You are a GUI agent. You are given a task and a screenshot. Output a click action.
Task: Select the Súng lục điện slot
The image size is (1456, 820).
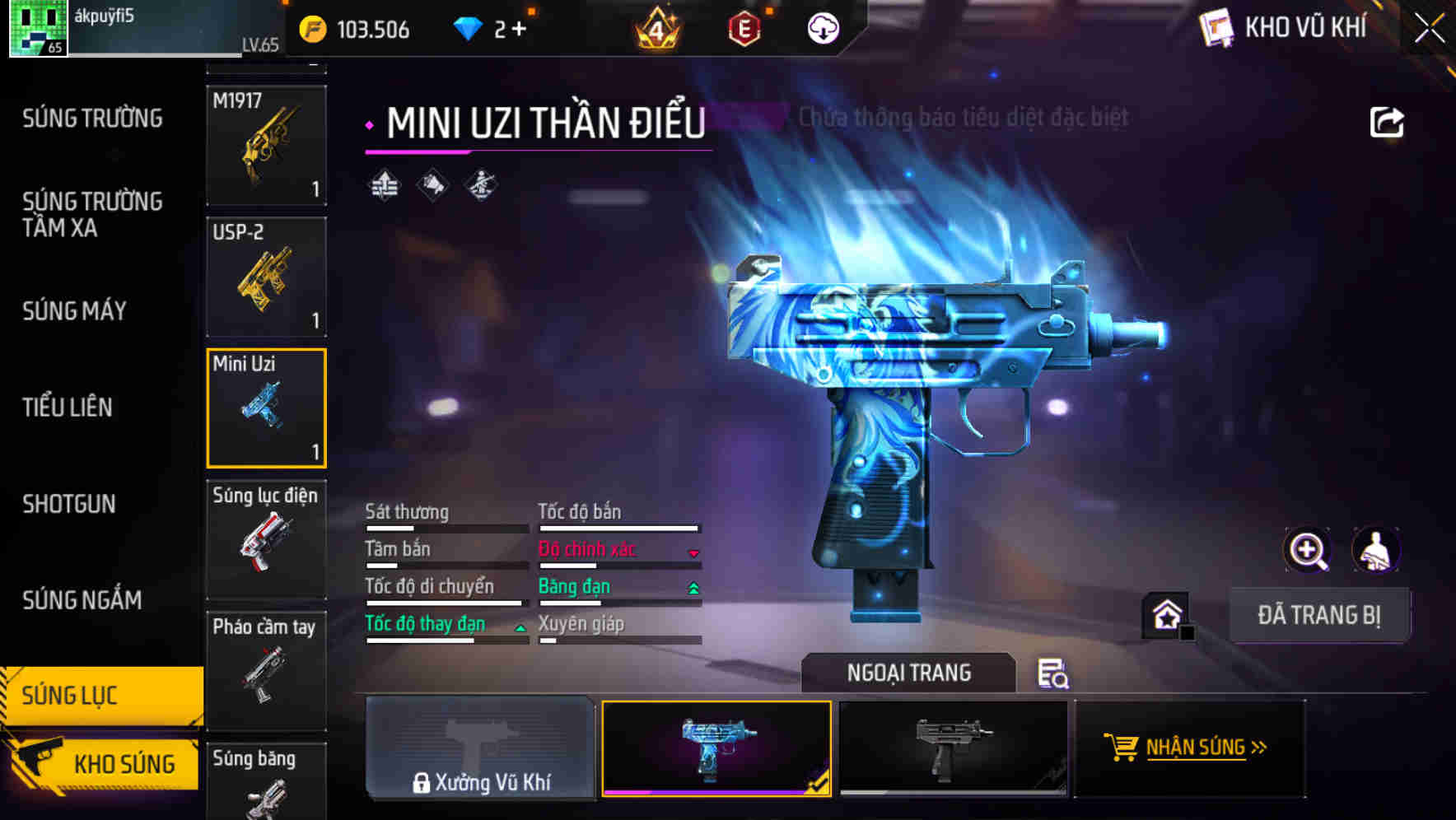pyautogui.click(x=266, y=539)
